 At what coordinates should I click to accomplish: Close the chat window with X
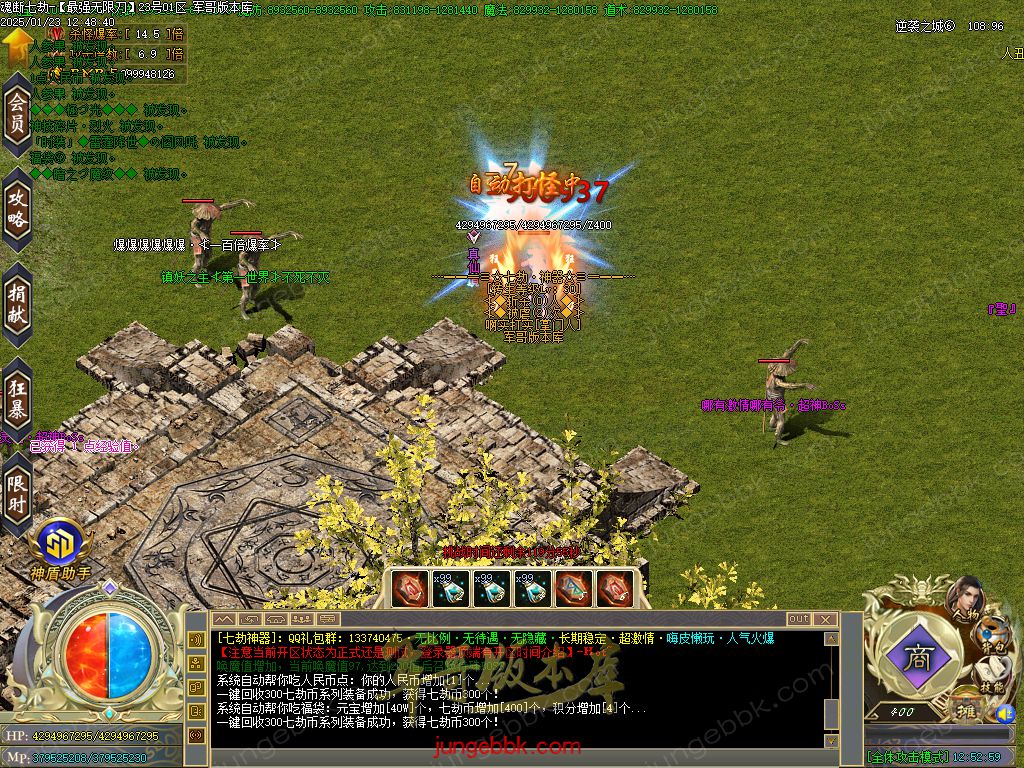pyautogui.click(x=825, y=619)
